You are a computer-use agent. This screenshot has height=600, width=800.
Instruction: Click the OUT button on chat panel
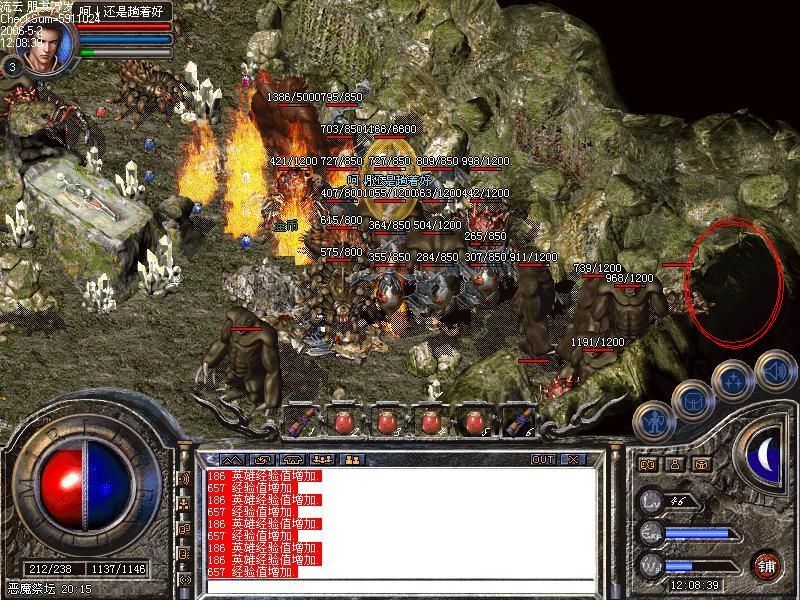pos(542,460)
